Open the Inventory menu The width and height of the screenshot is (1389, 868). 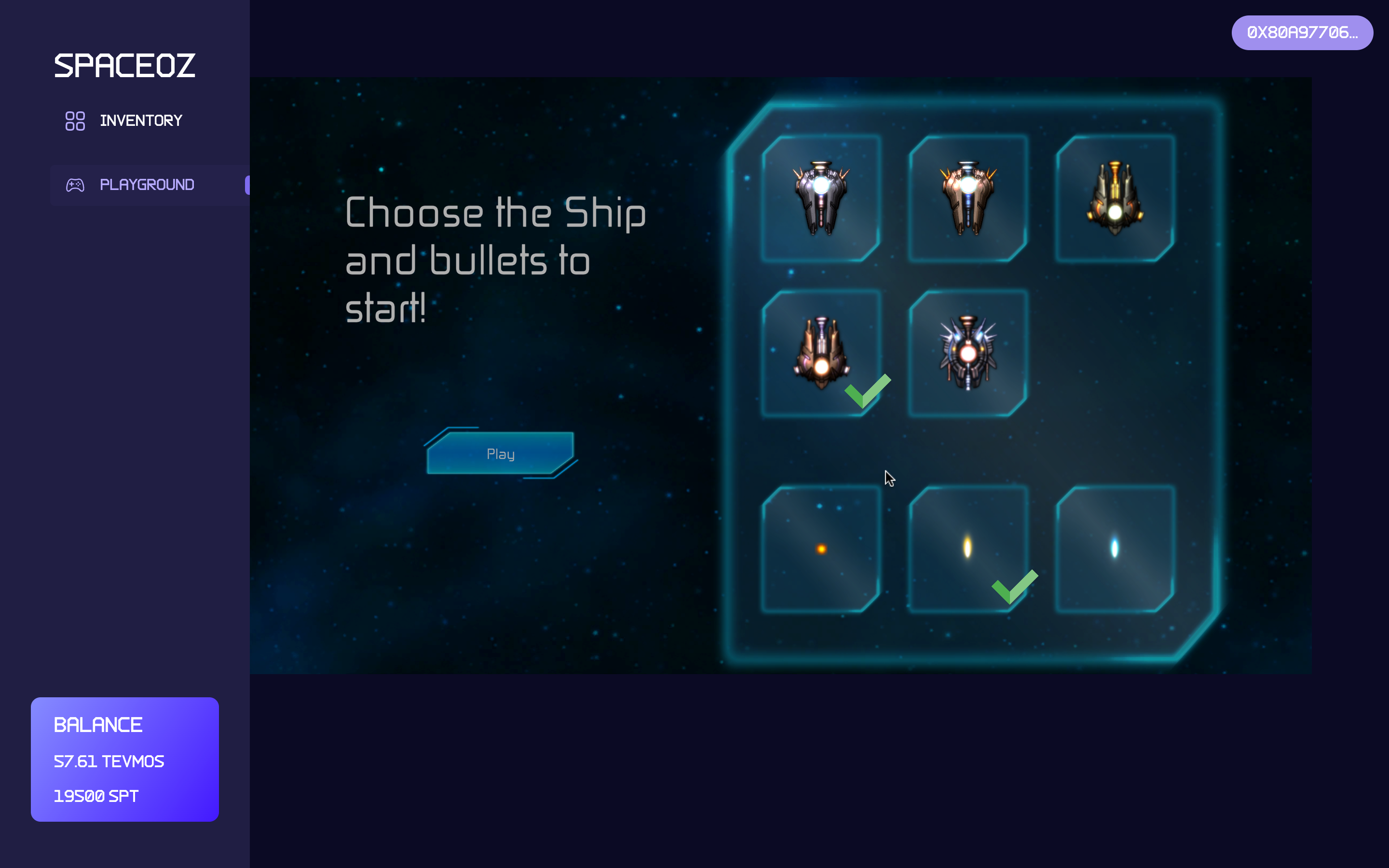[140, 121]
